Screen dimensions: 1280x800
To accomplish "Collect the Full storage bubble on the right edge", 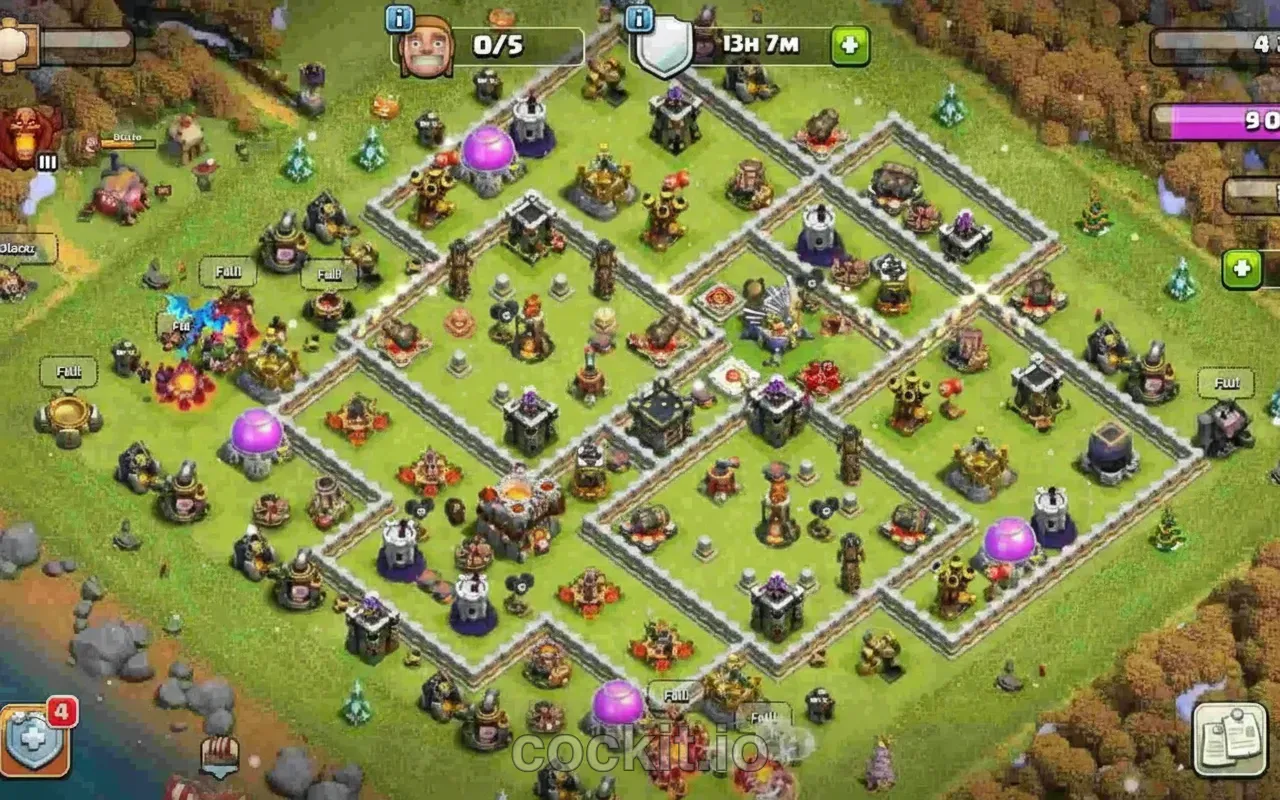I will point(1225,383).
